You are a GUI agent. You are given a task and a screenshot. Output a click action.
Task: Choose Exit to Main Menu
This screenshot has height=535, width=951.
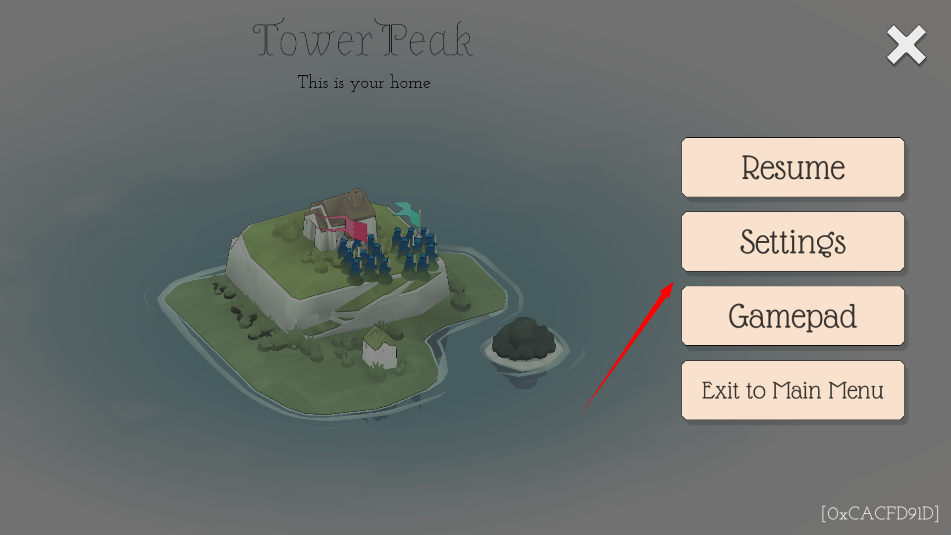(793, 390)
